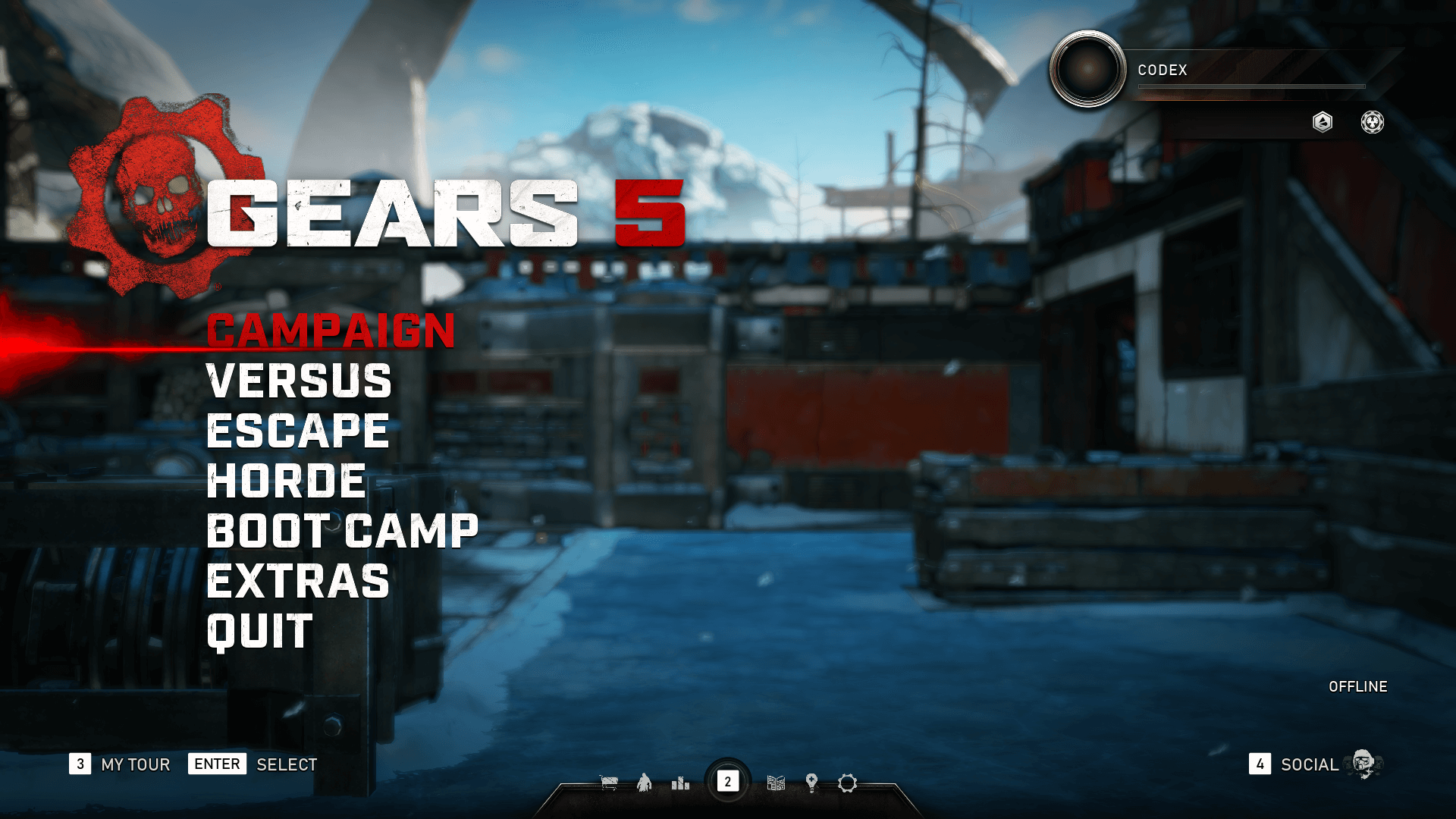Click the lightbulb tips icon
Image resolution: width=1456 pixels, height=819 pixels.
click(811, 782)
